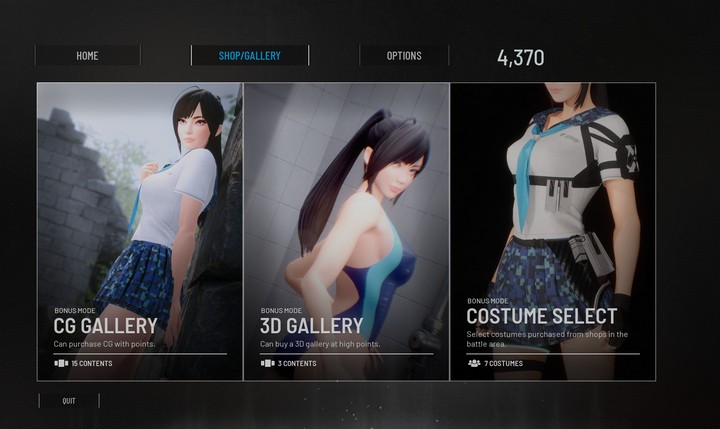
Task: Switch to the HOME tab
Action: pyautogui.click(x=87, y=56)
